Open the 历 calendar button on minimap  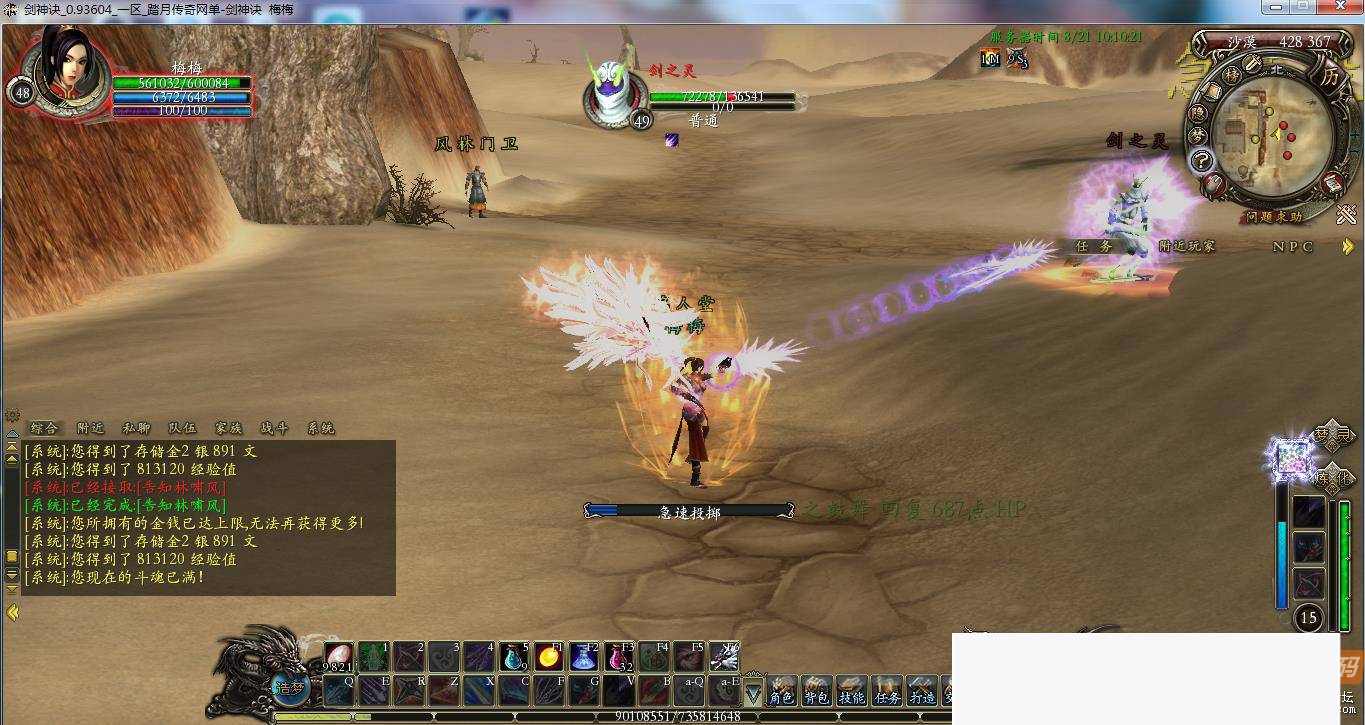(x=1329, y=76)
